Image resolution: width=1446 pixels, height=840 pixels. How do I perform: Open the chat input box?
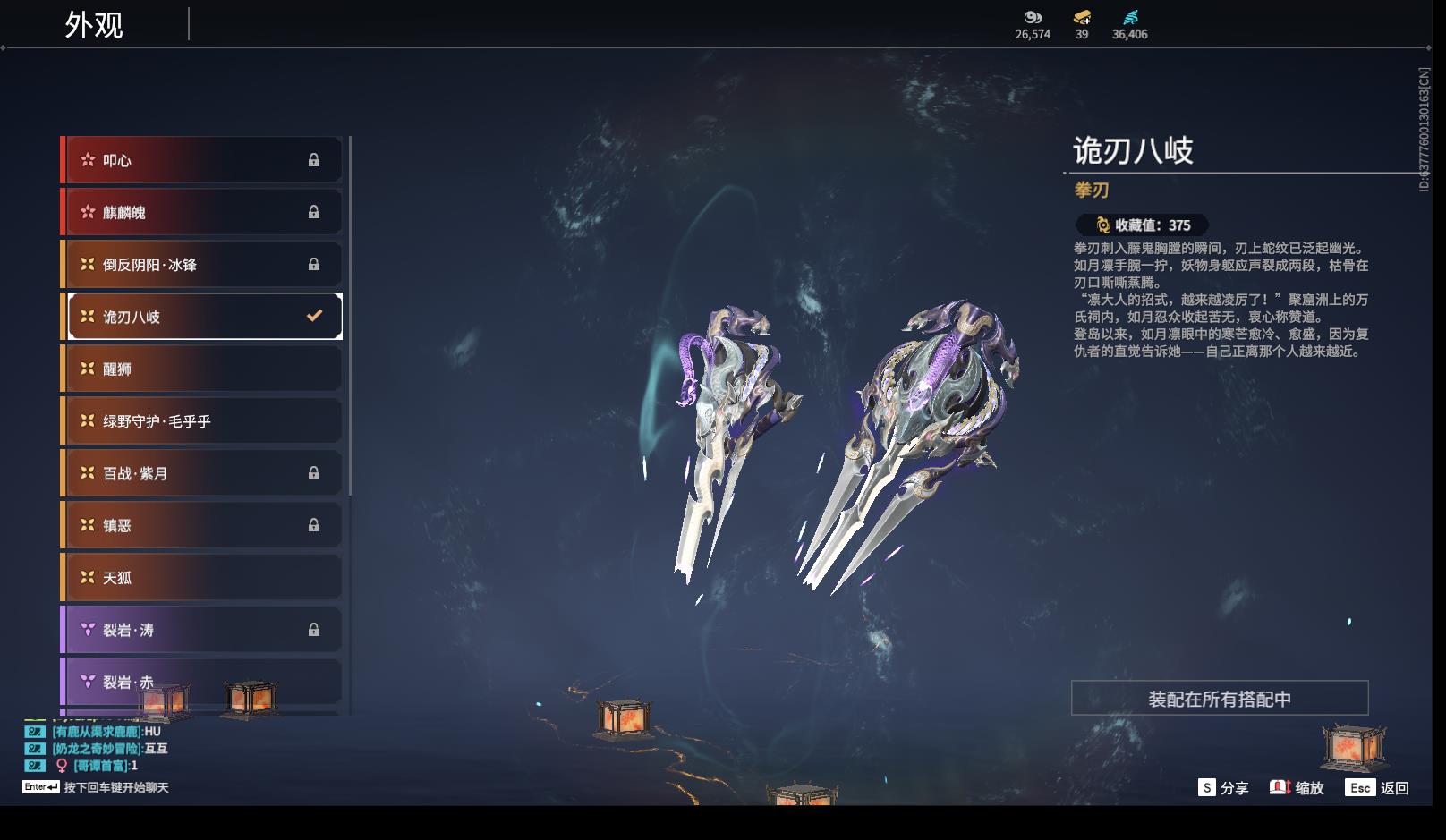click(97, 787)
